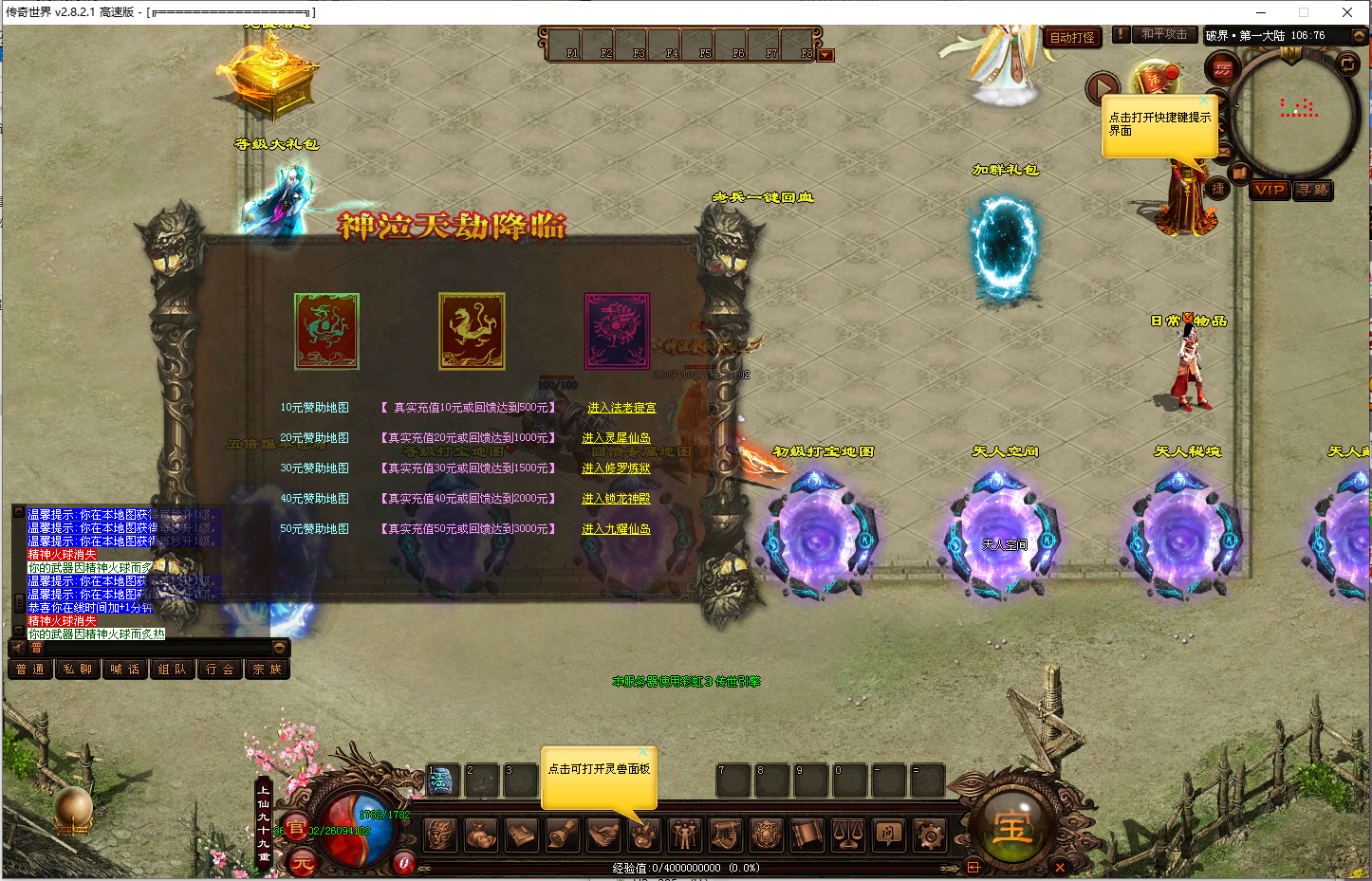Viewport: 1372px width, 881px height.
Task: Open the gear-shaped settings icon
Action: coord(929,835)
